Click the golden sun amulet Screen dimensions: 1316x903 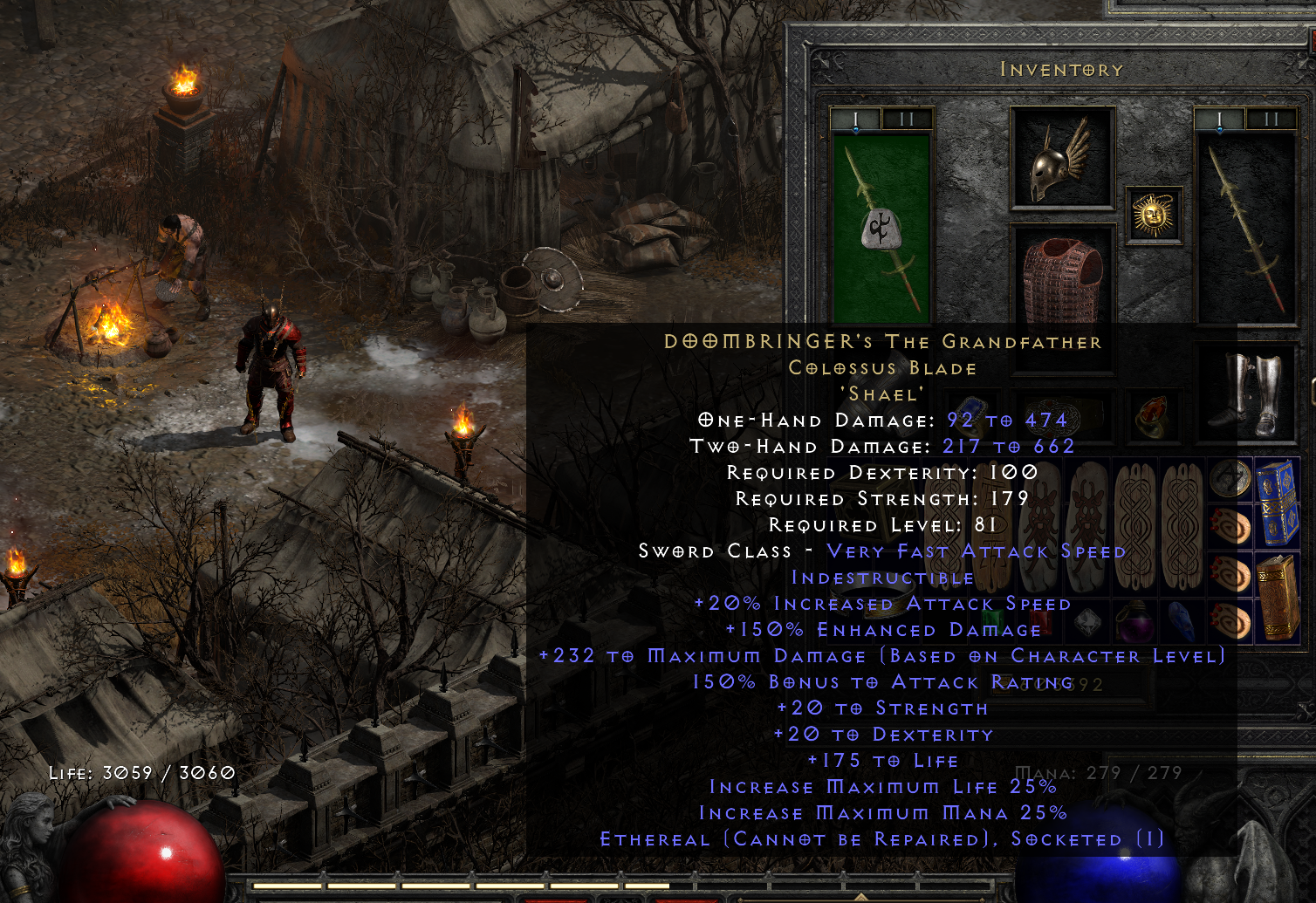tap(1153, 214)
